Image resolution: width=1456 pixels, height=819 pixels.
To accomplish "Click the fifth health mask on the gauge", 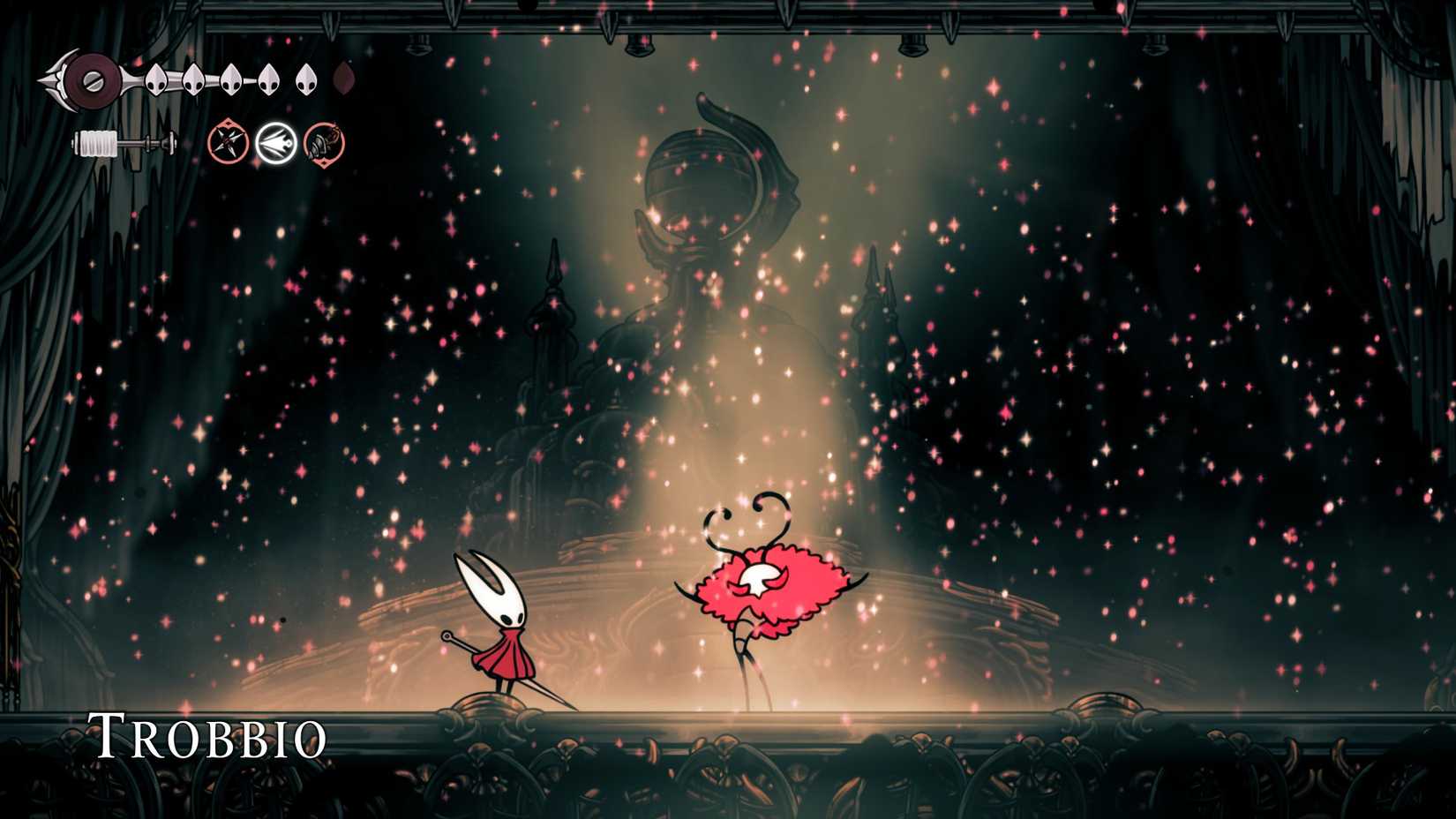I will click(307, 78).
